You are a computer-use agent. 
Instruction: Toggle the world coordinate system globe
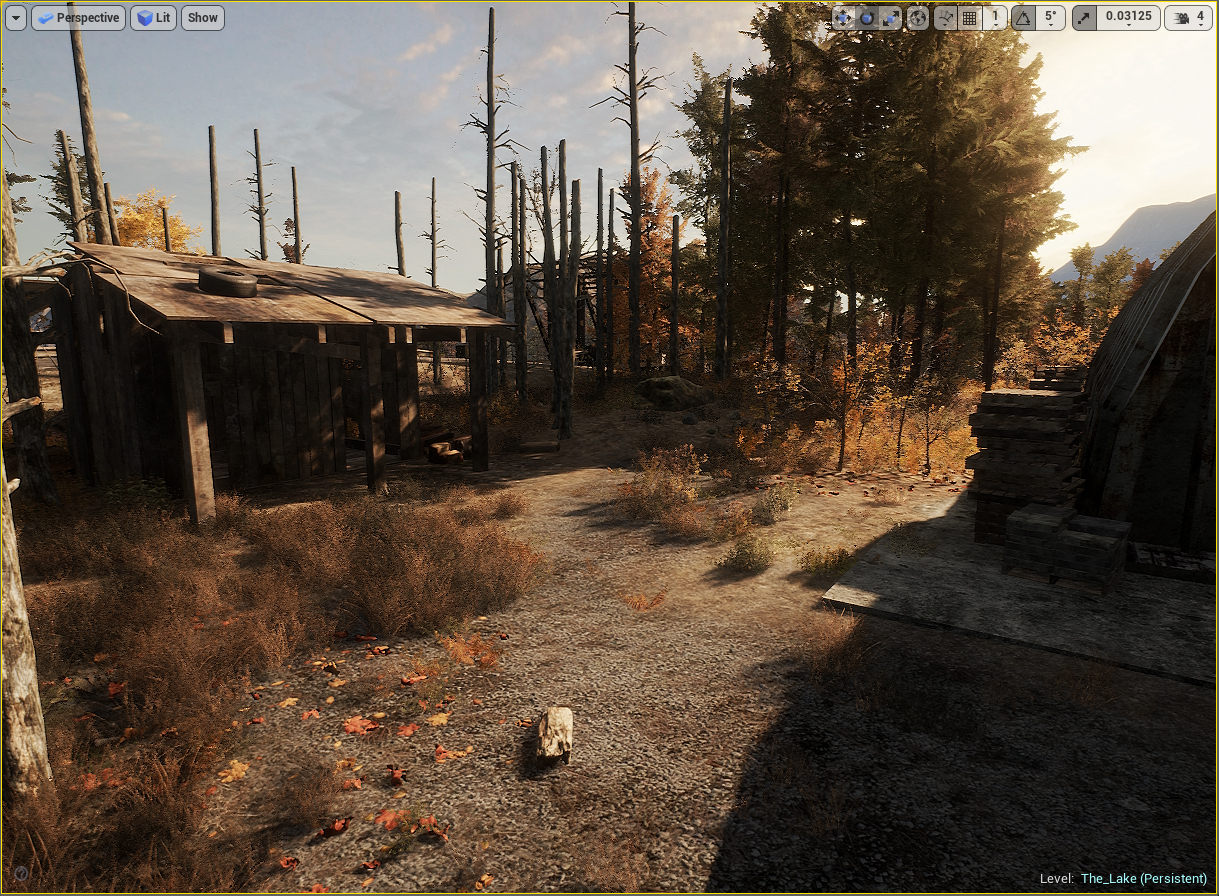coord(917,17)
